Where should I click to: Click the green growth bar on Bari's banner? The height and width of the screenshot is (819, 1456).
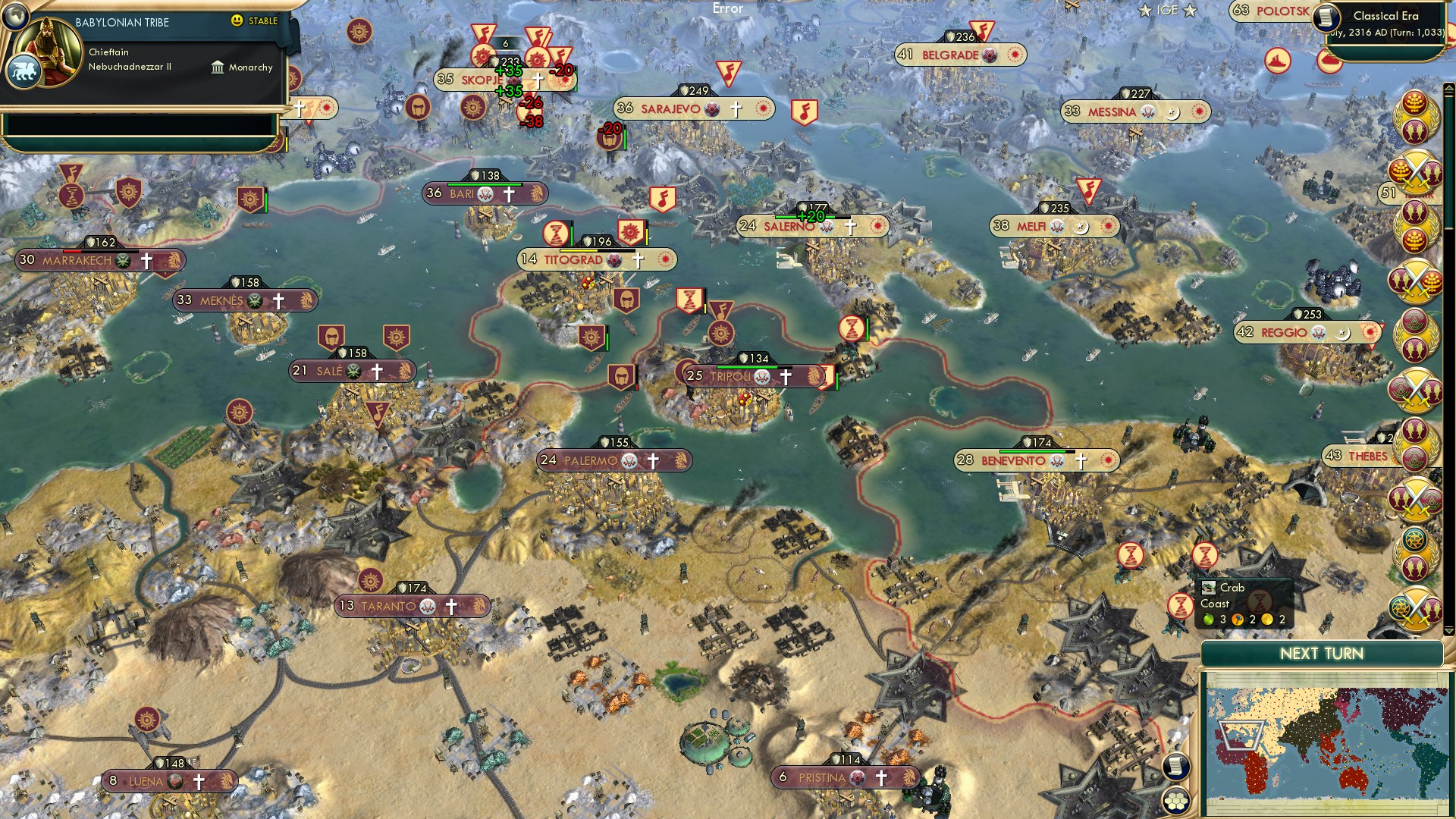(x=485, y=184)
